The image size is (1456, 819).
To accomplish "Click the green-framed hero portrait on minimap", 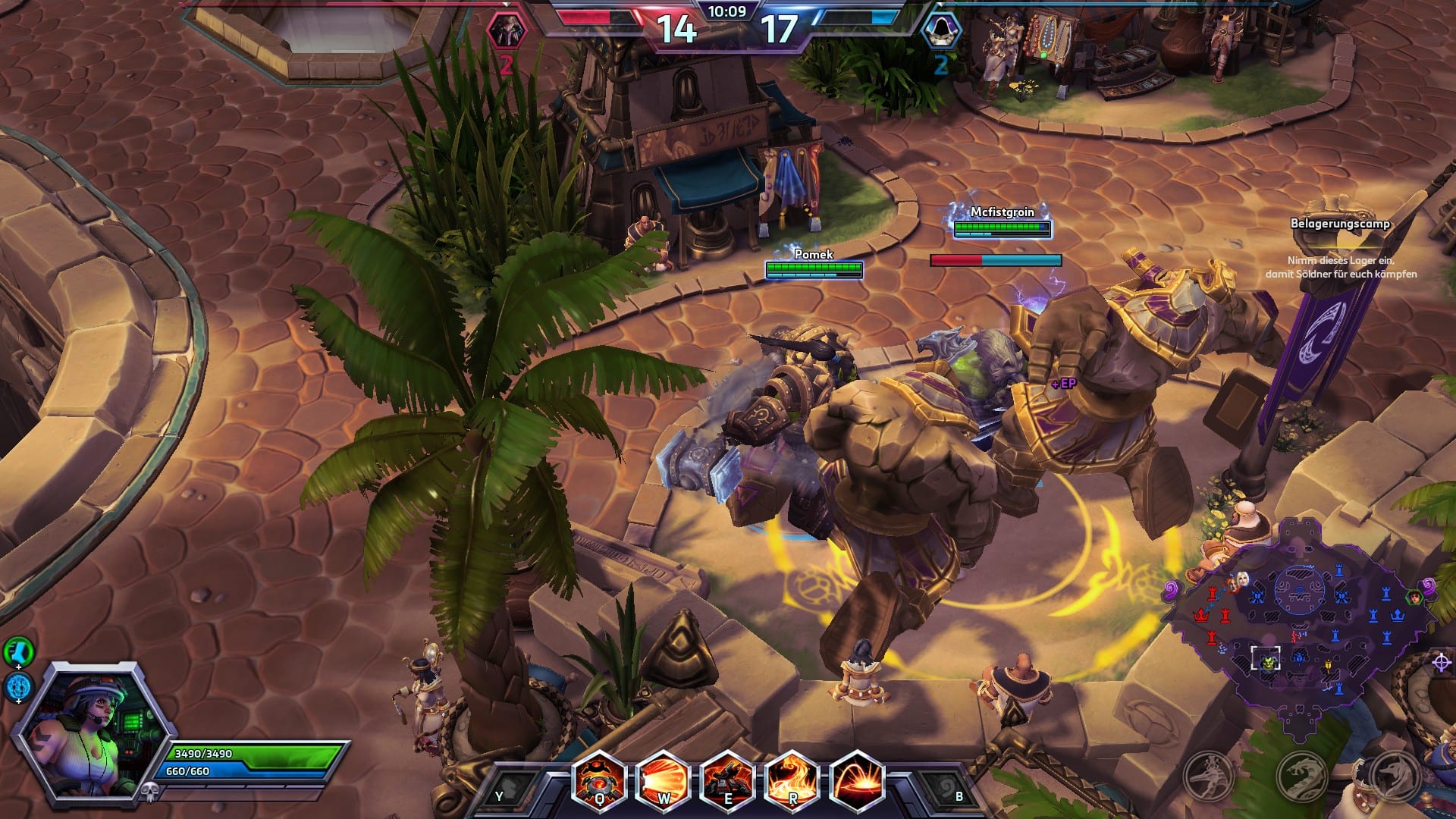I will [x=1414, y=598].
